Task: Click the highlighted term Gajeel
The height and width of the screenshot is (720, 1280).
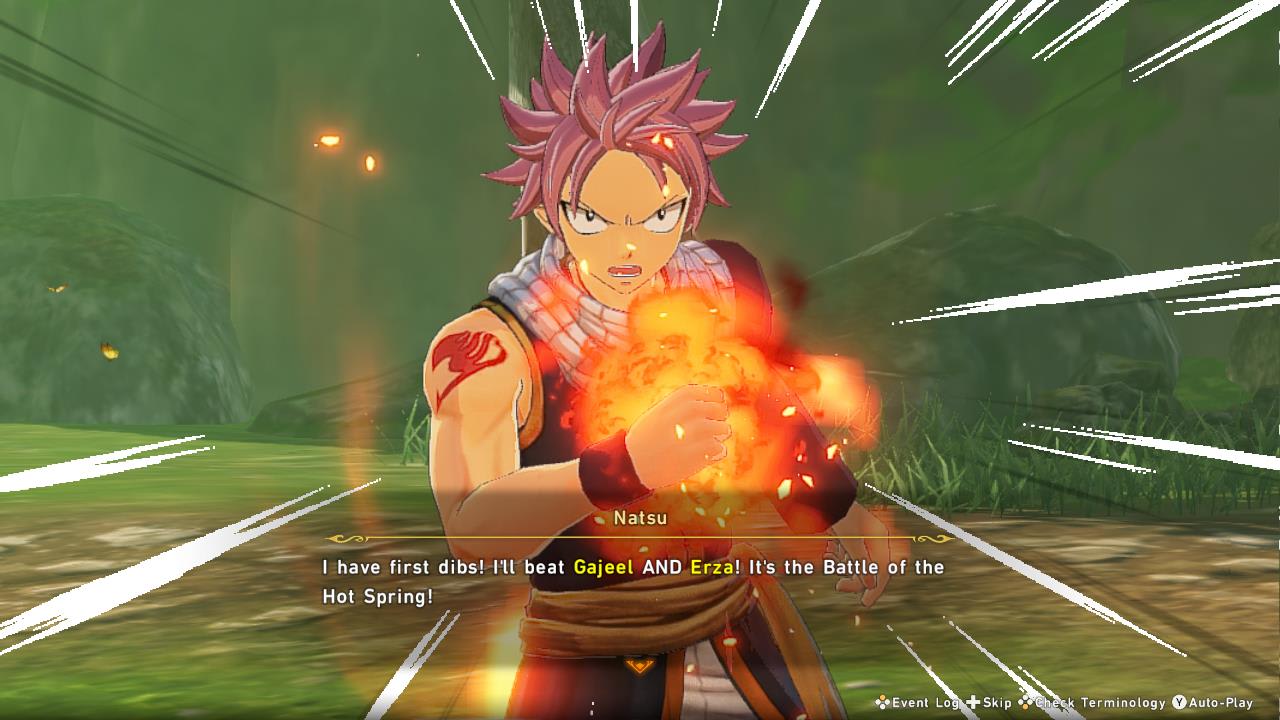Action: tap(602, 567)
